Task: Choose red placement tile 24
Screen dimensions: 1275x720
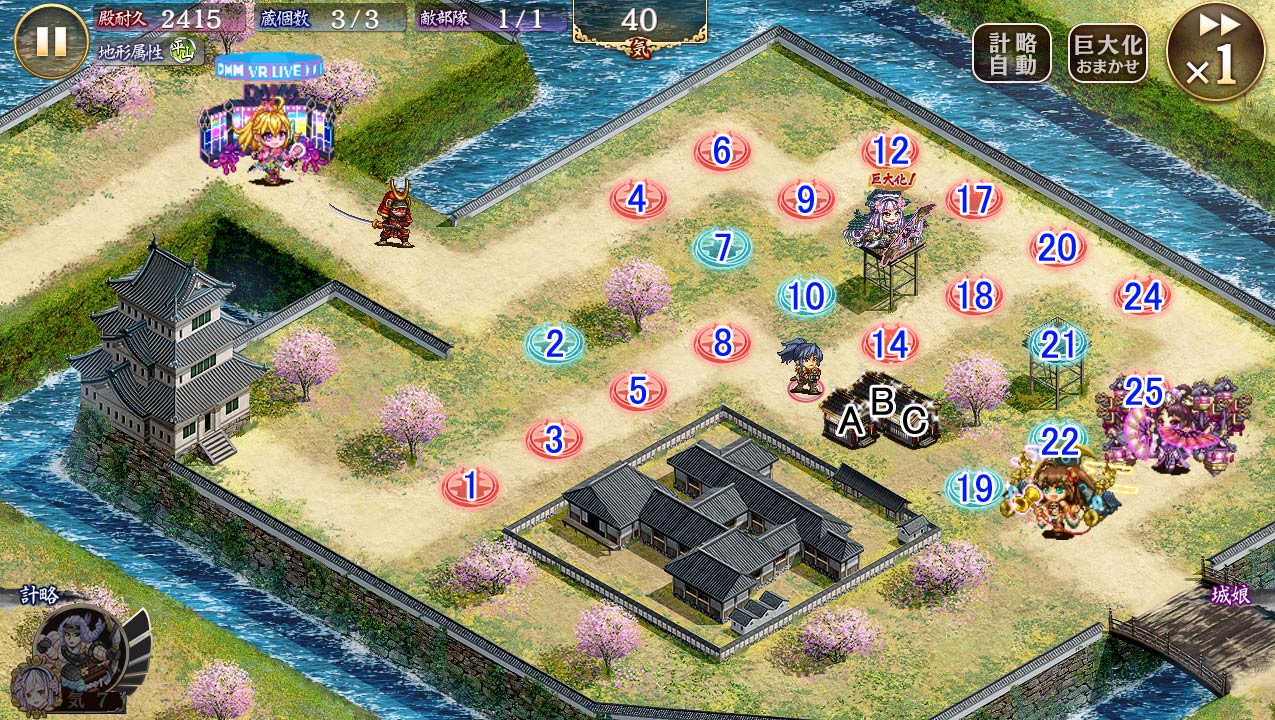Action: tap(1142, 296)
